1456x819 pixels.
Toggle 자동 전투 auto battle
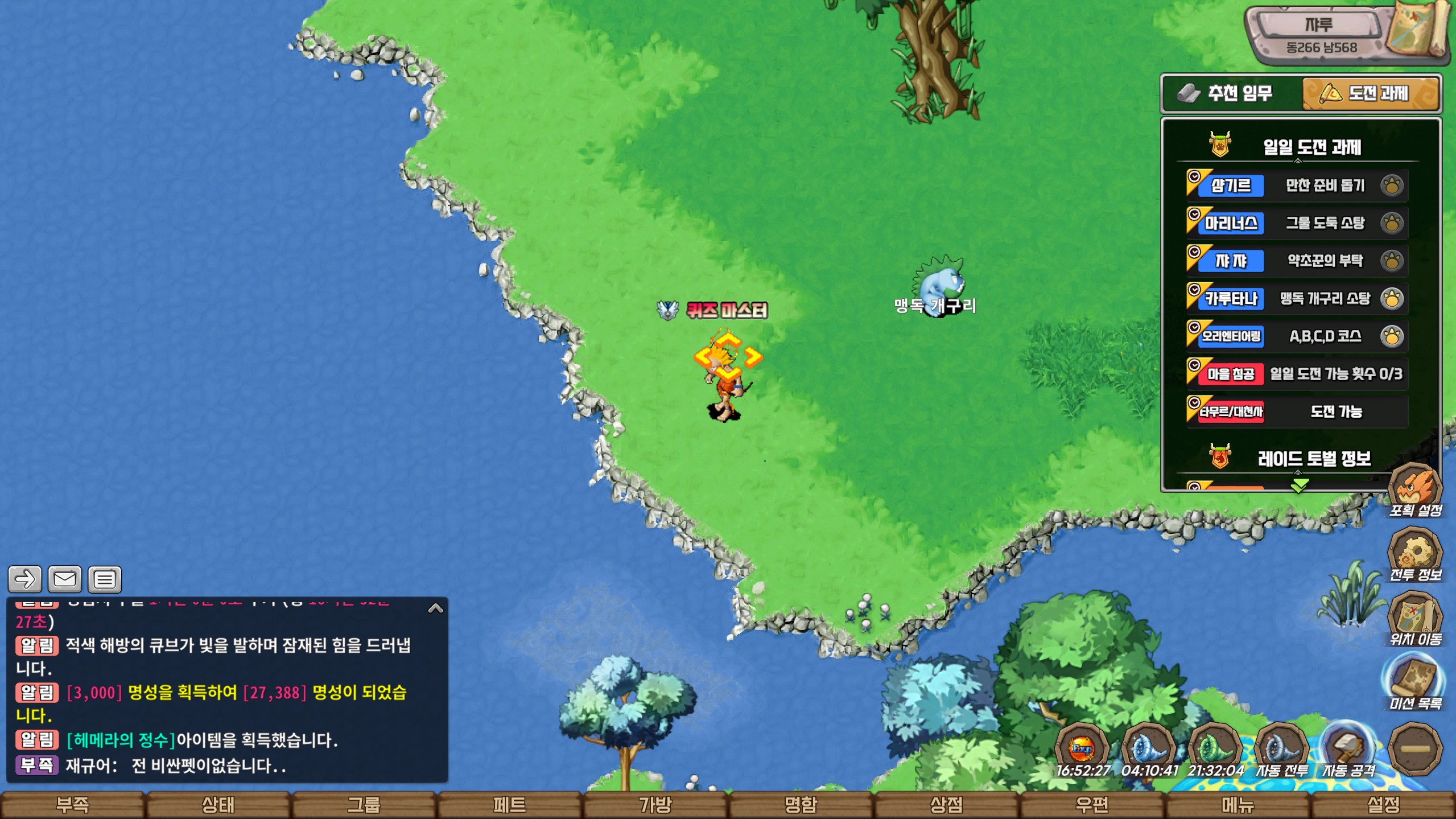1282,751
